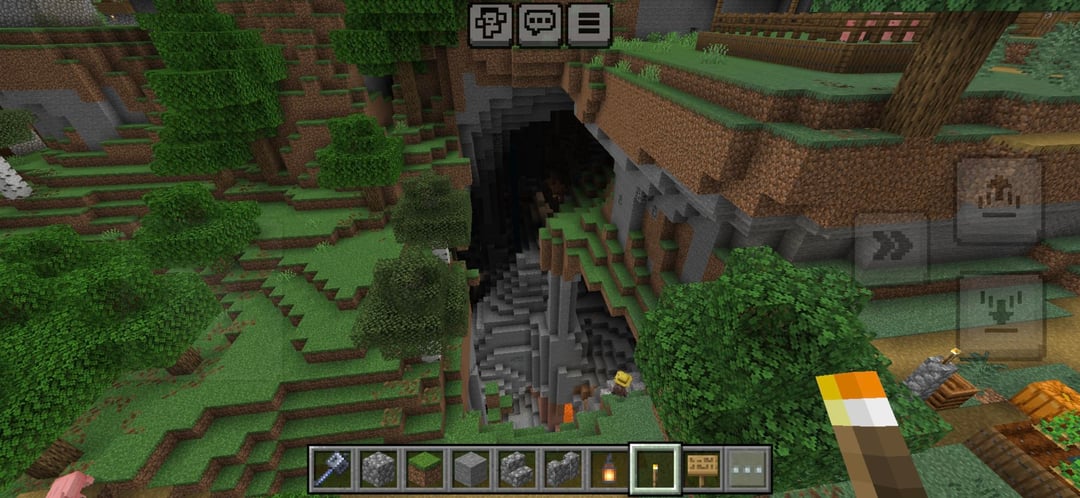Open inventory with the three-dots button

747,468
